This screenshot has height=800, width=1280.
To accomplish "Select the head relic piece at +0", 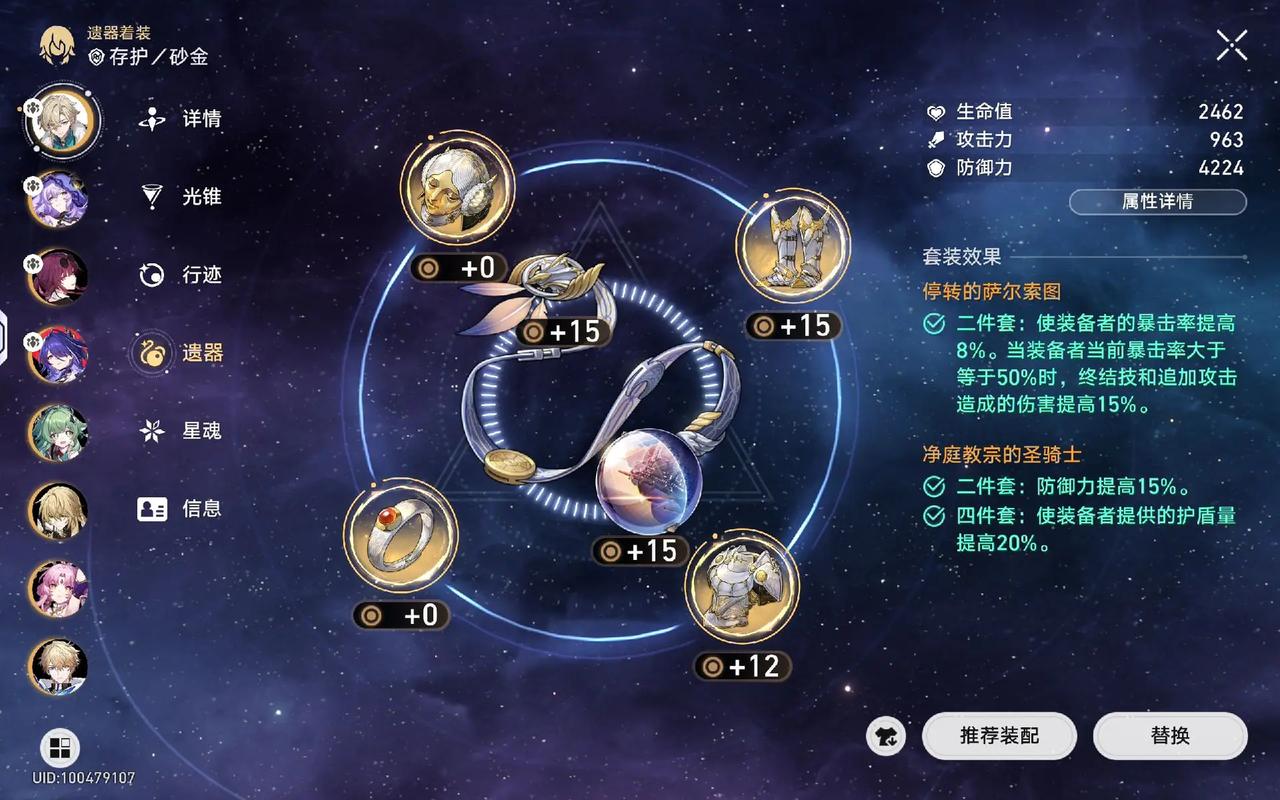I will (455, 188).
